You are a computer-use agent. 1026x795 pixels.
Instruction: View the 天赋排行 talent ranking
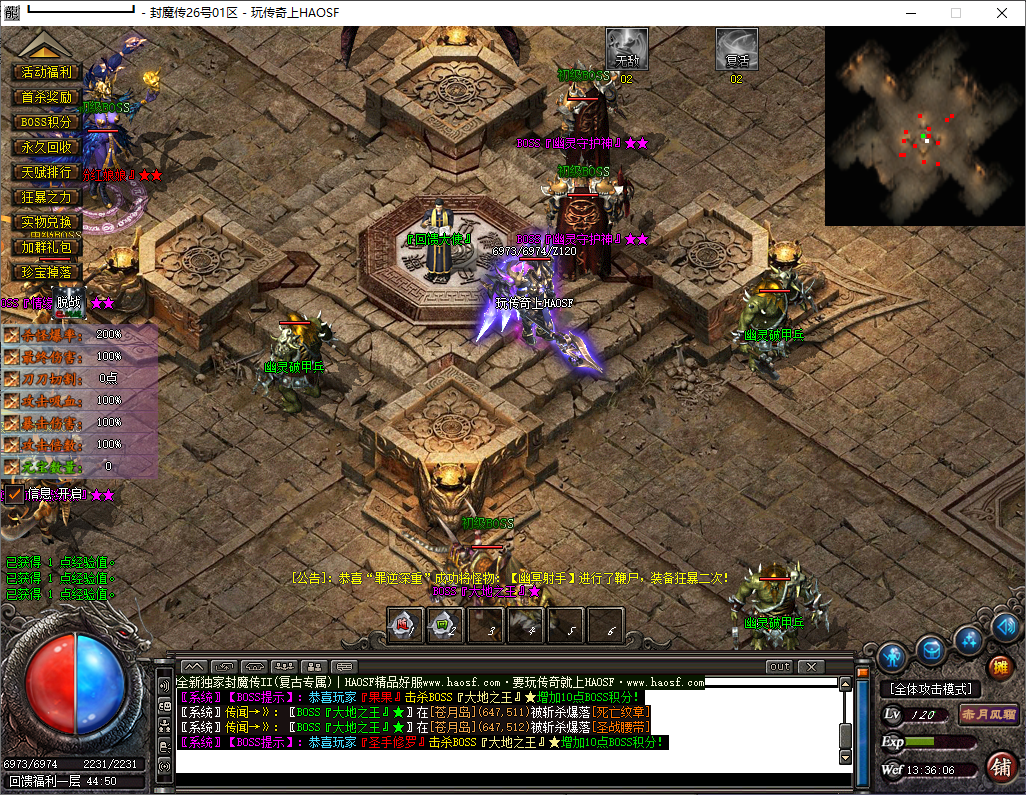coord(46,172)
